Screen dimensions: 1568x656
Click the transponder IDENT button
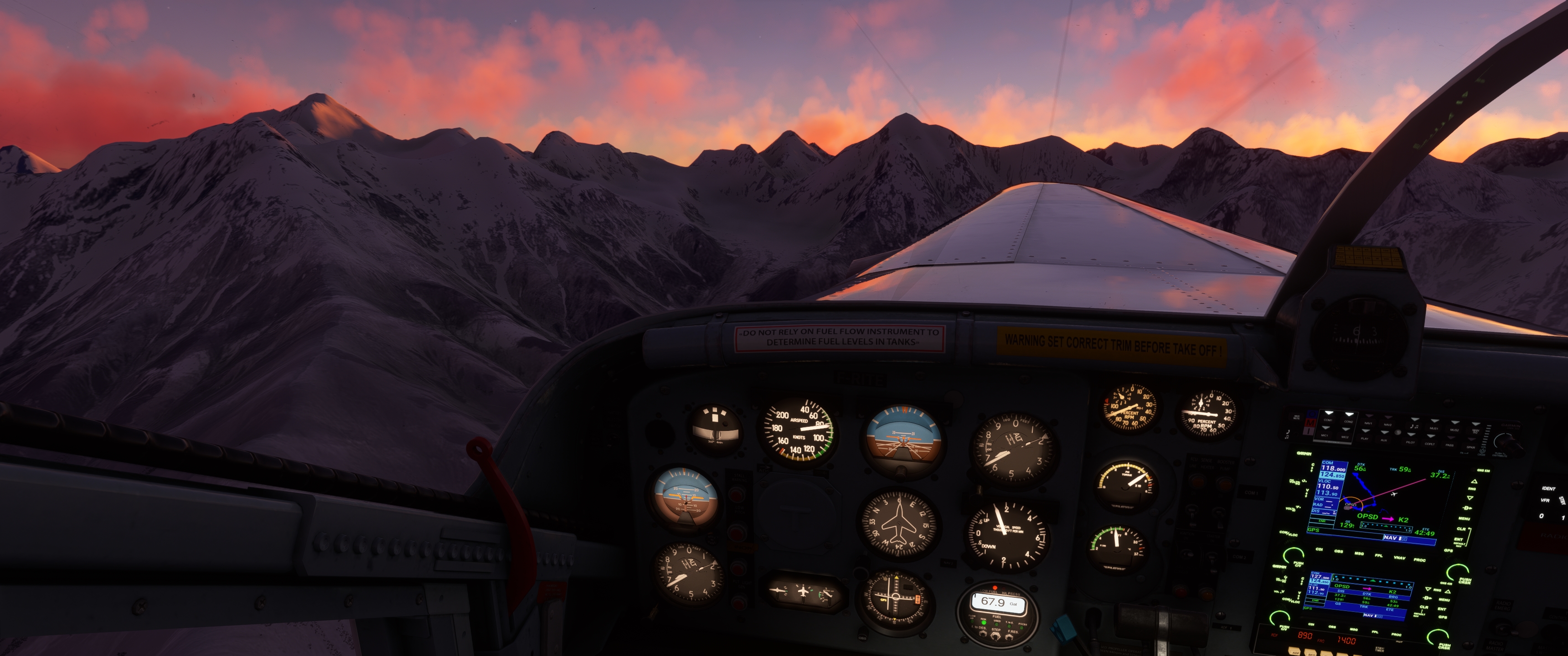tap(1548, 489)
